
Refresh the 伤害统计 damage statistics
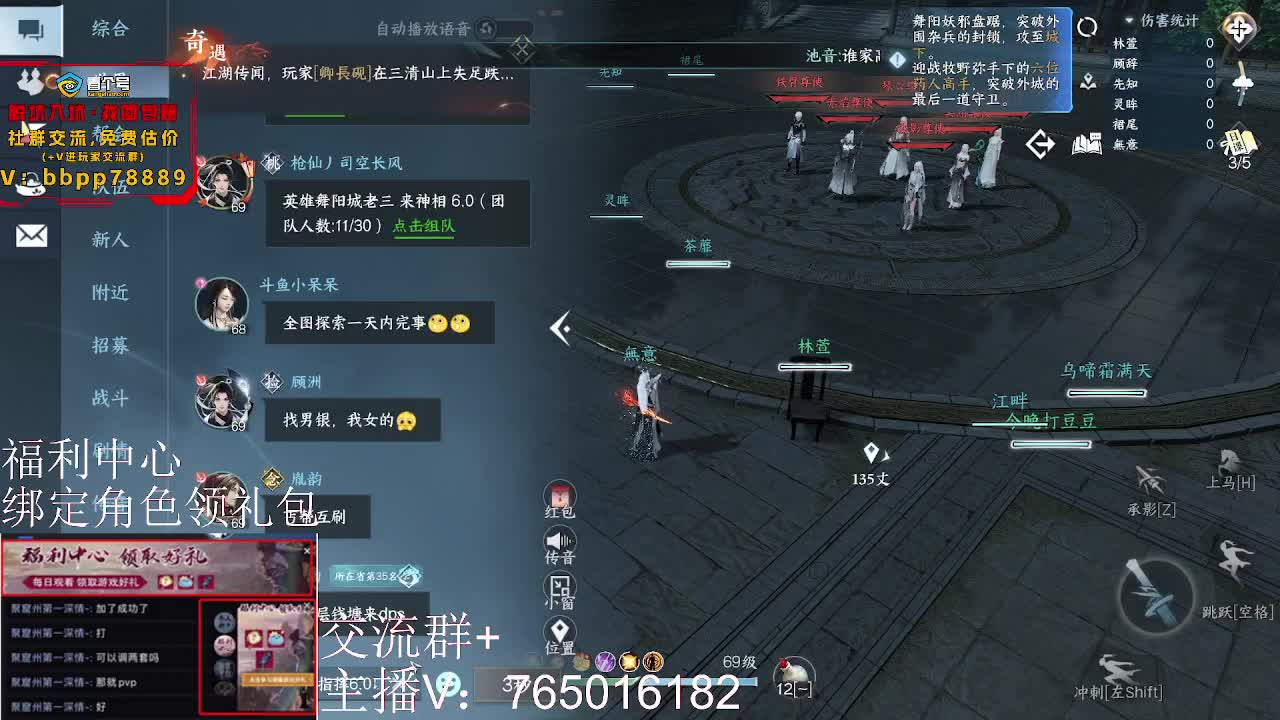tap(1087, 28)
